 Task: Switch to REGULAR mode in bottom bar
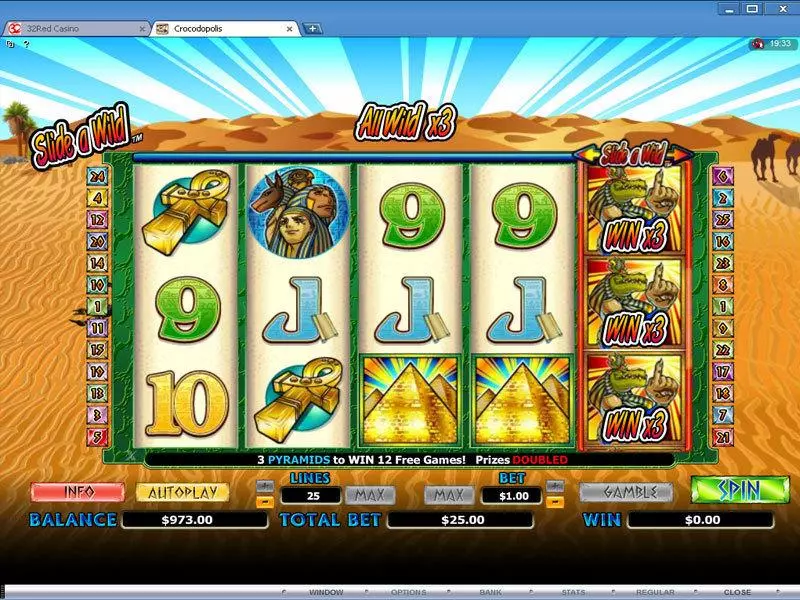(656, 592)
